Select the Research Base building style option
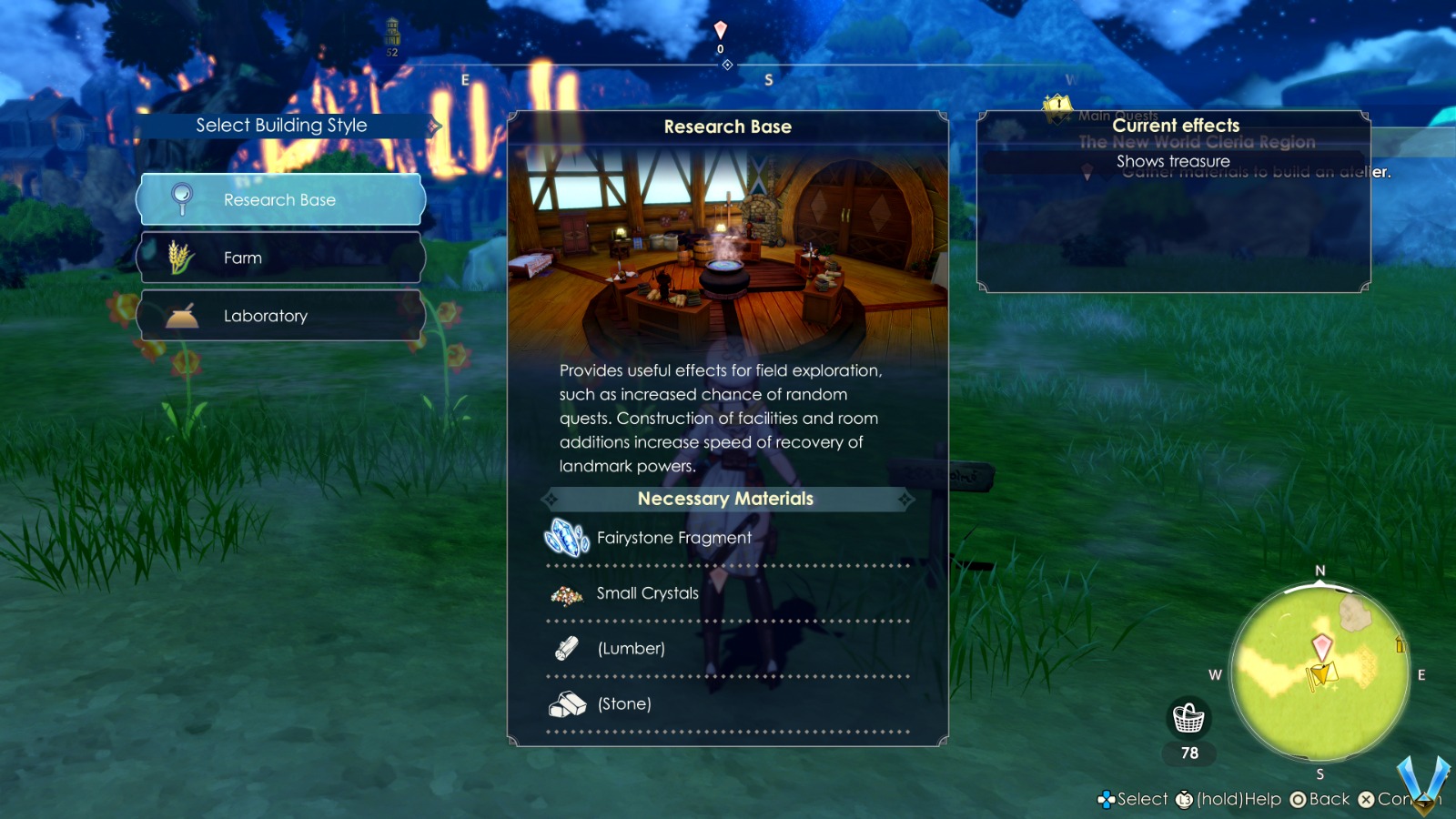Screen dimensions: 1456x819 tap(279, 199)
